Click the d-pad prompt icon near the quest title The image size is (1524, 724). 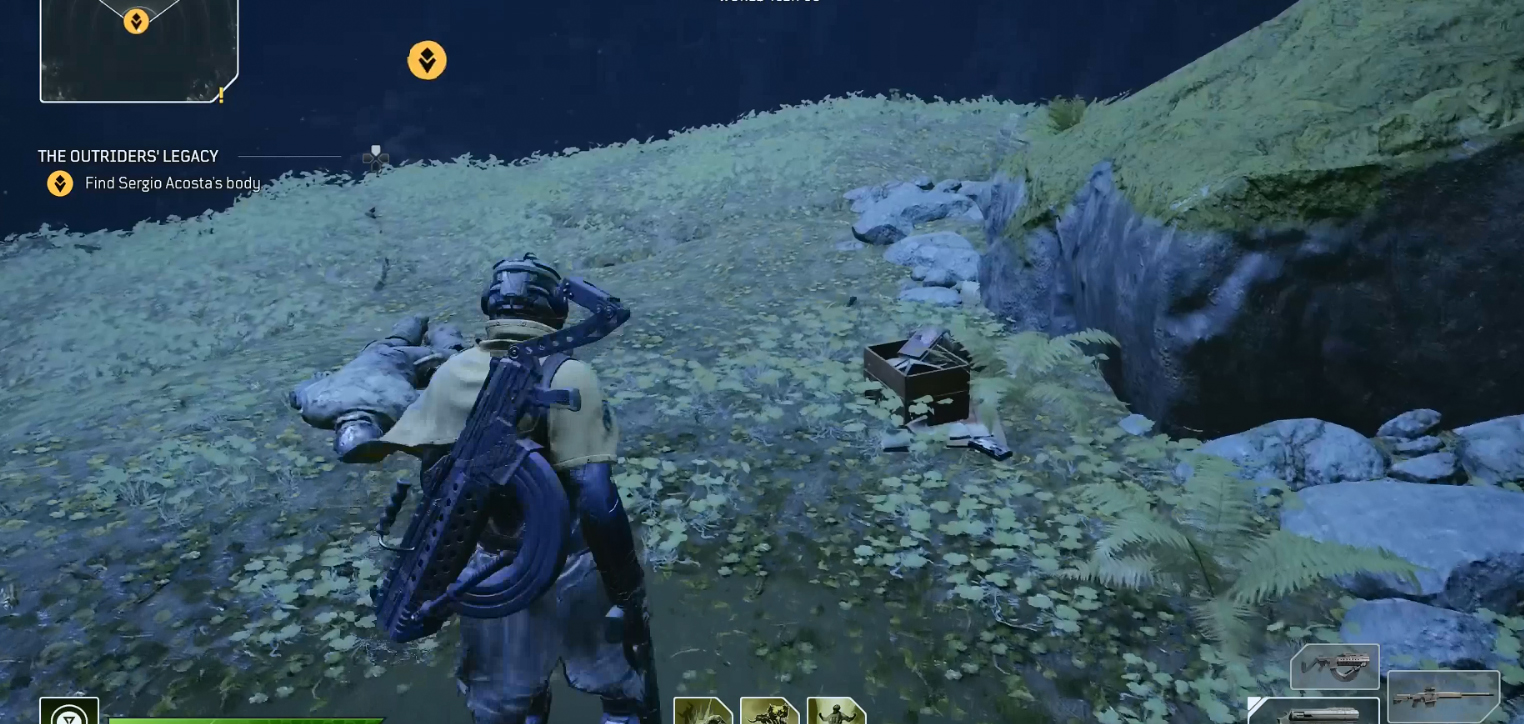[x=376, y=156]
